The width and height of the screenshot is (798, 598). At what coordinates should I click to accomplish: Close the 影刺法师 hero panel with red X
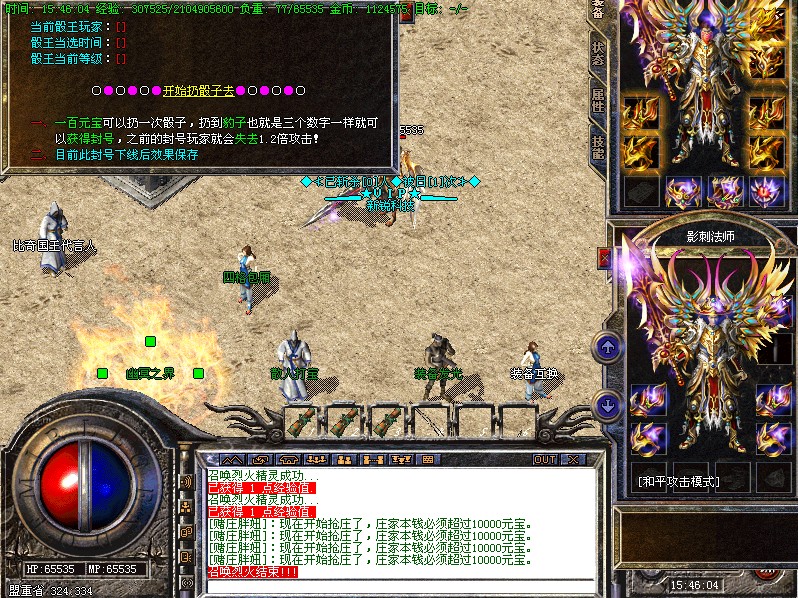(604, 257)
